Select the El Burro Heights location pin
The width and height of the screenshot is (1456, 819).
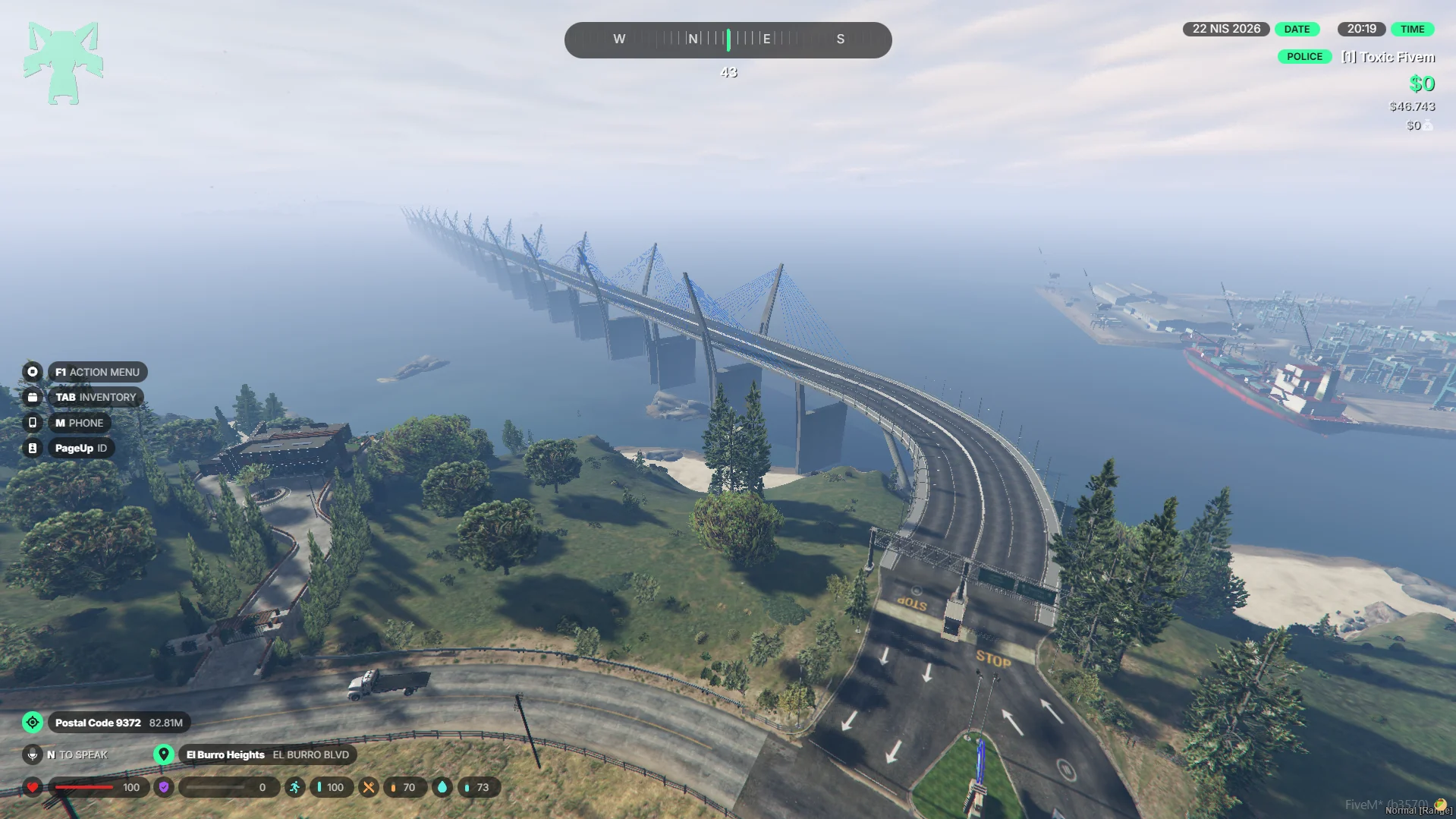(x=163, y=754)
